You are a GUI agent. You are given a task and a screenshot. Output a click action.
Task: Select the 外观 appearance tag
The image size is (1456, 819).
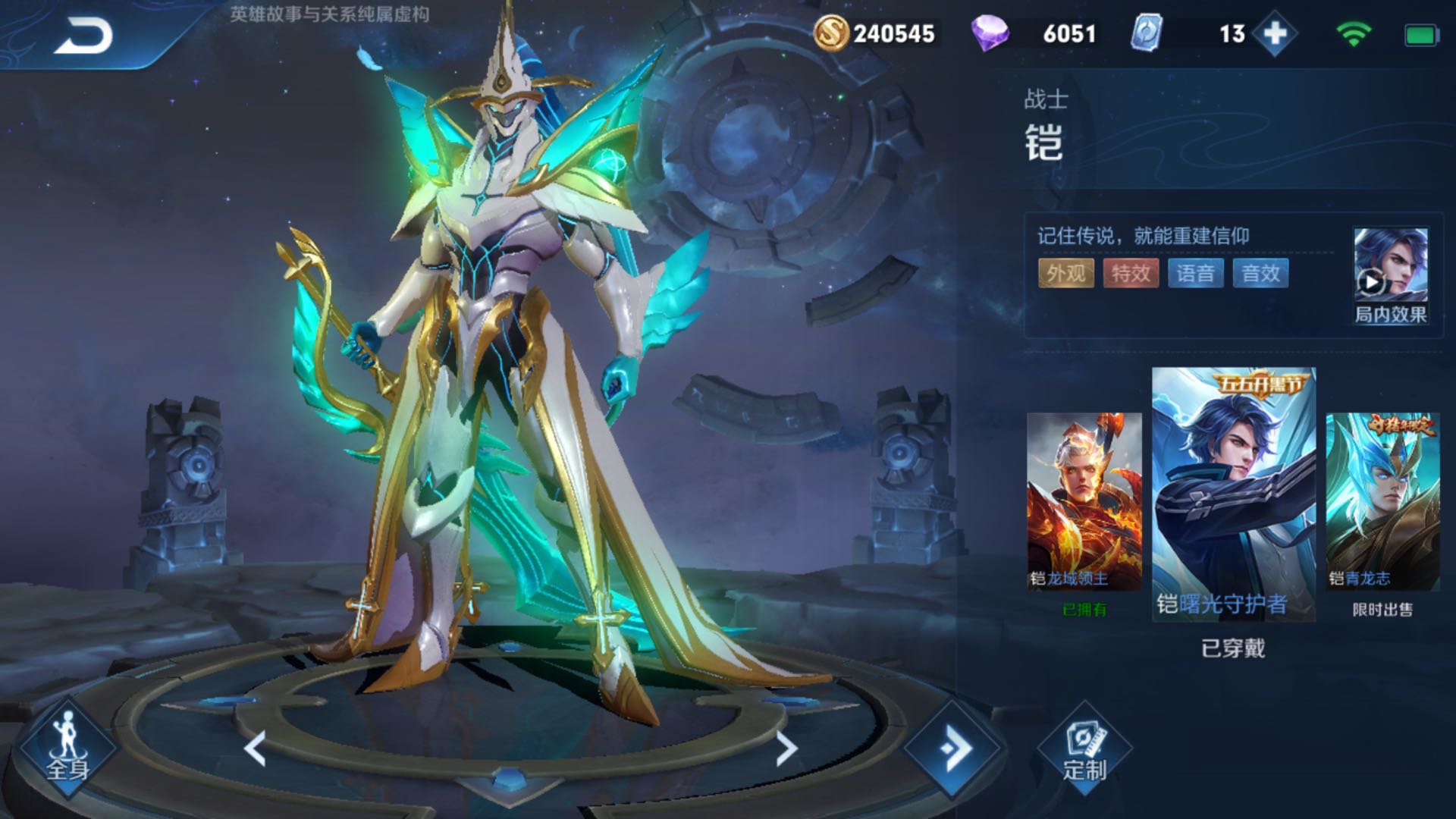[x=1065, y=273]
